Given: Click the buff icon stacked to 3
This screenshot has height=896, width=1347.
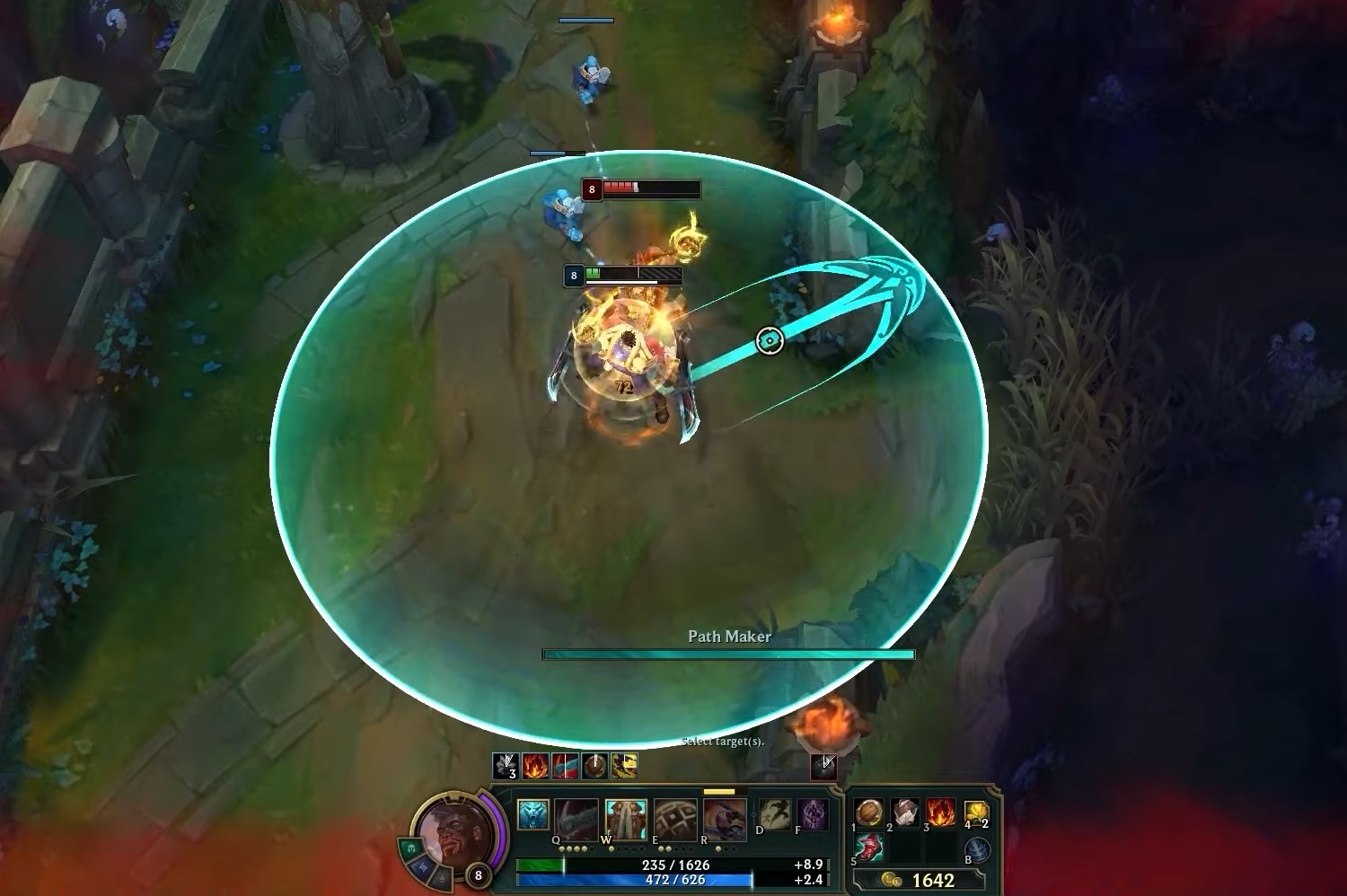Looking at the screenshot, I should 505,768.
